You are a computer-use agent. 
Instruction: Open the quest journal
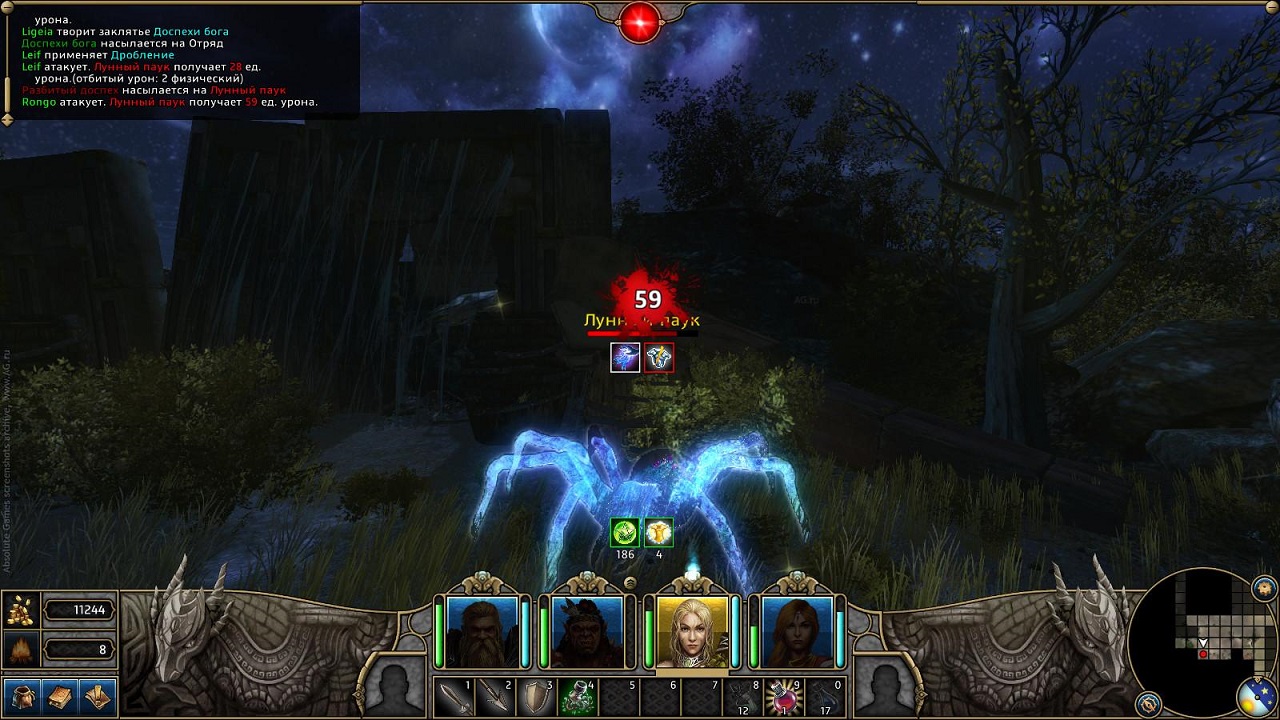click(x=97, y=695)
